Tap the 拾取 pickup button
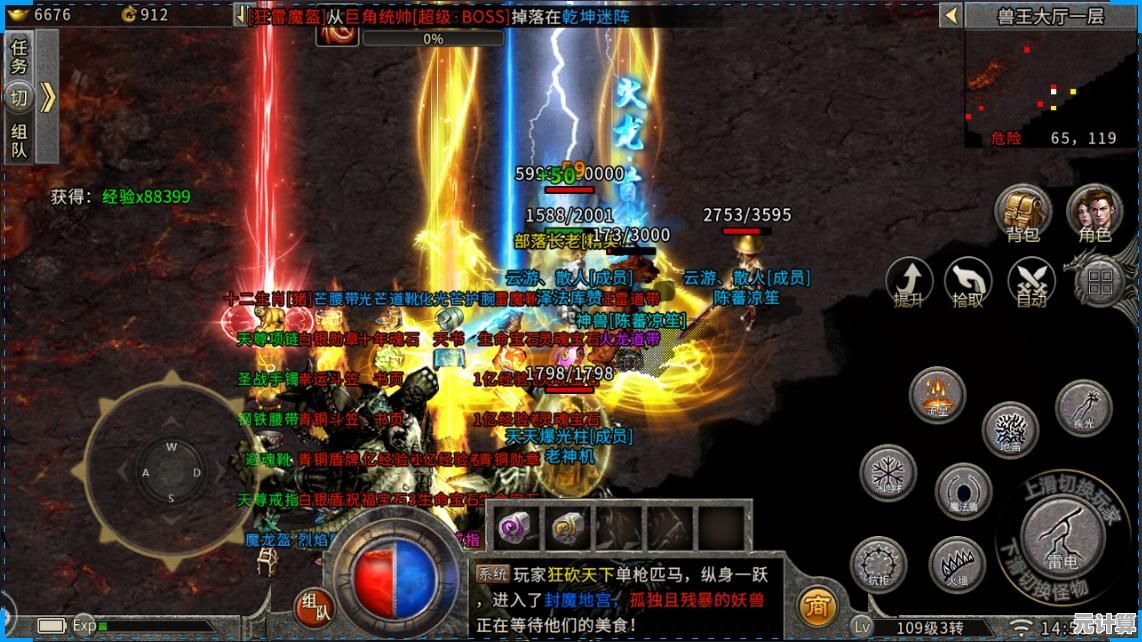 (x=968, y=281)
